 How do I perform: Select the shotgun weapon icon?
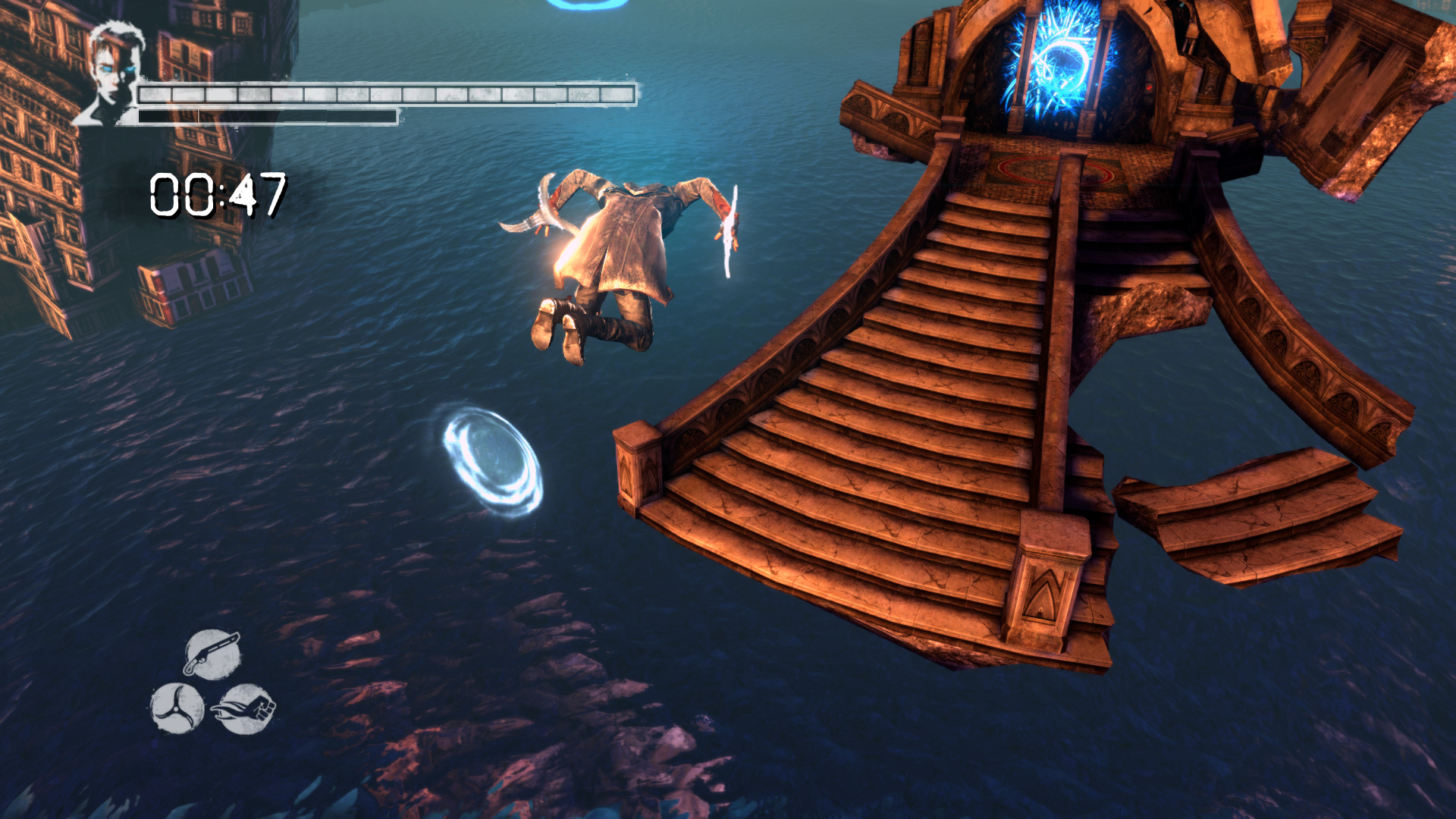(x=212, y=654)
